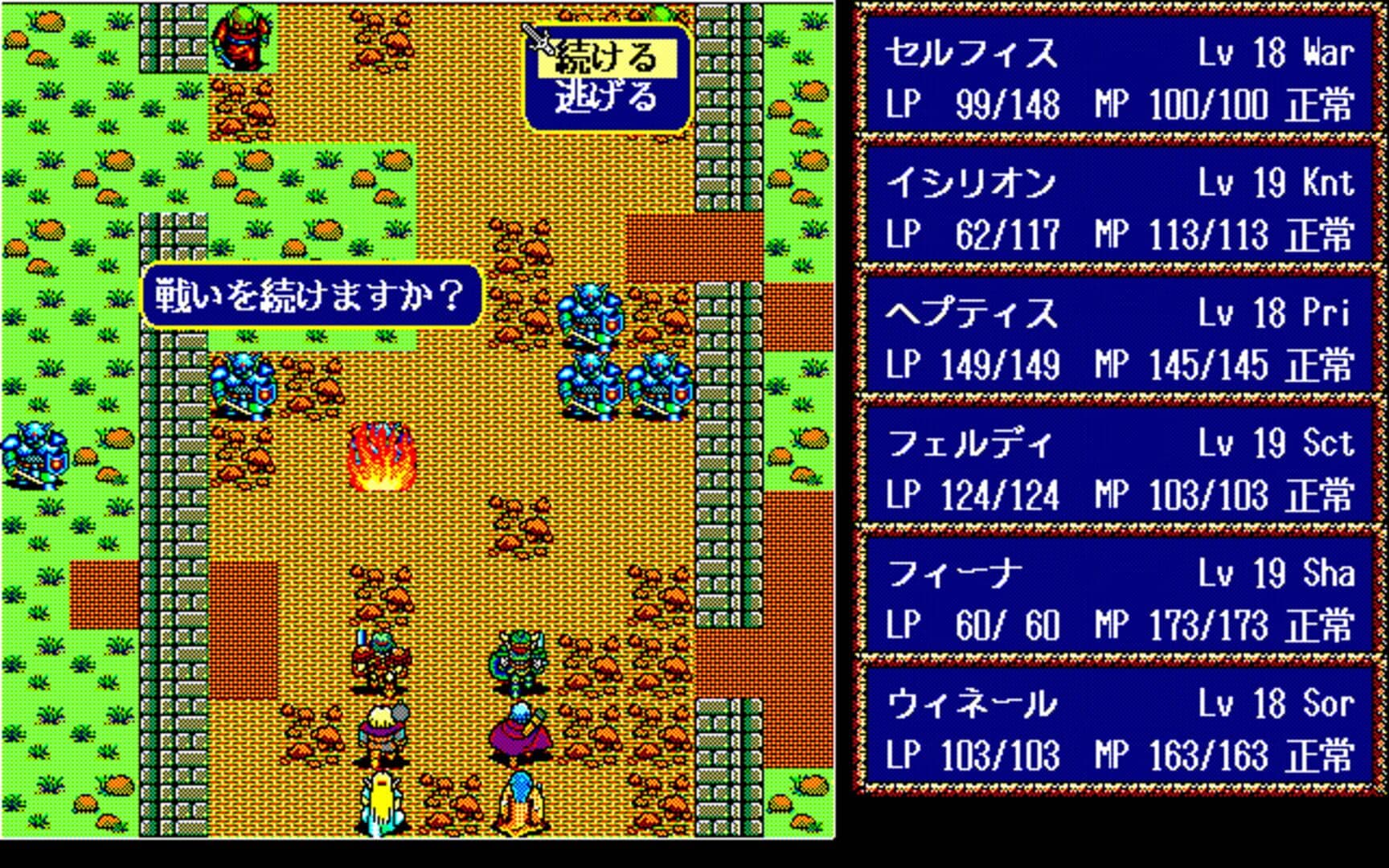Select フィーナ the Shaman status panel

click(1119, 600)
